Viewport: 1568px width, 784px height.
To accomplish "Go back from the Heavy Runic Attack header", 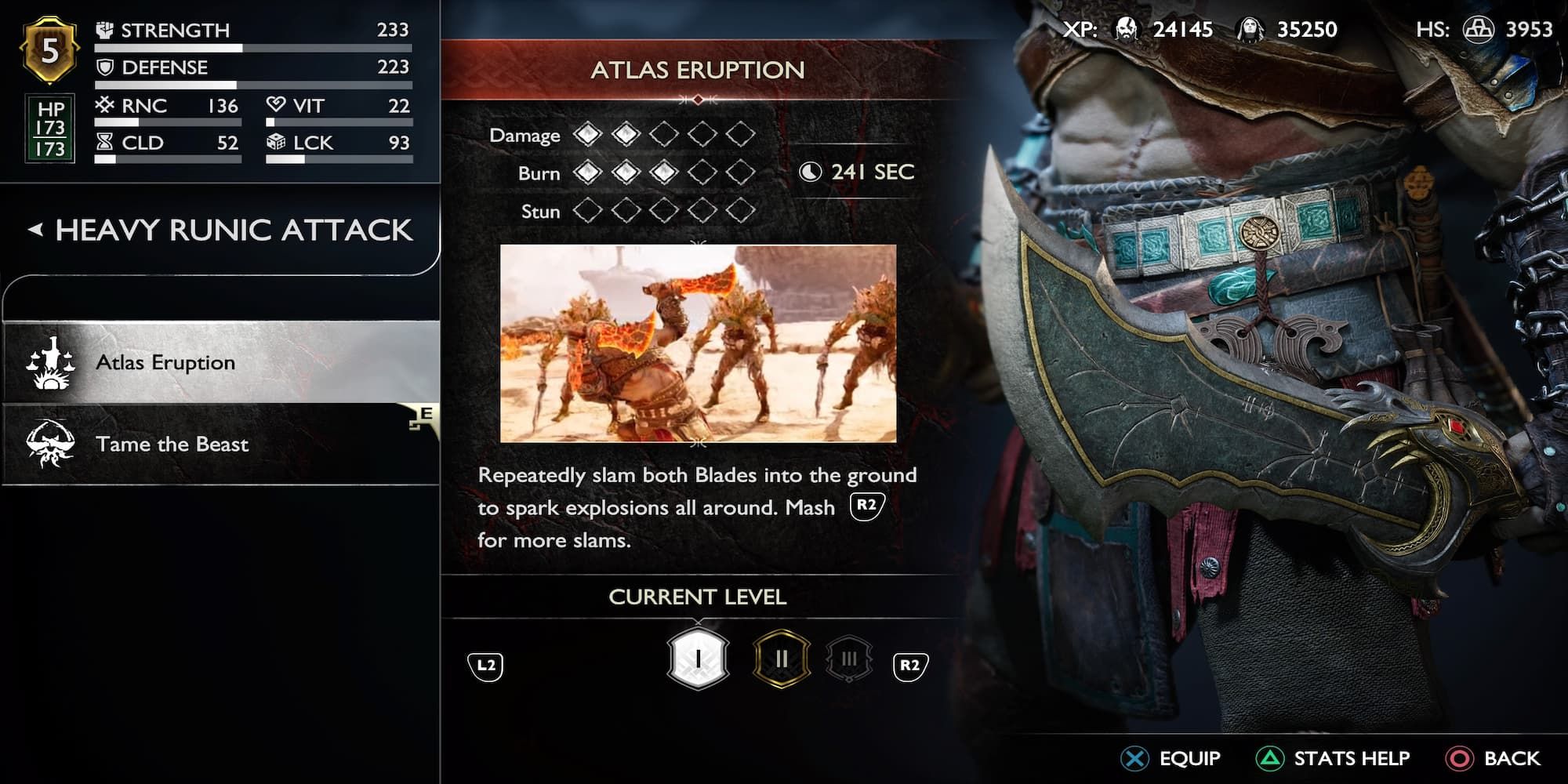I will [x=35, y=230].
